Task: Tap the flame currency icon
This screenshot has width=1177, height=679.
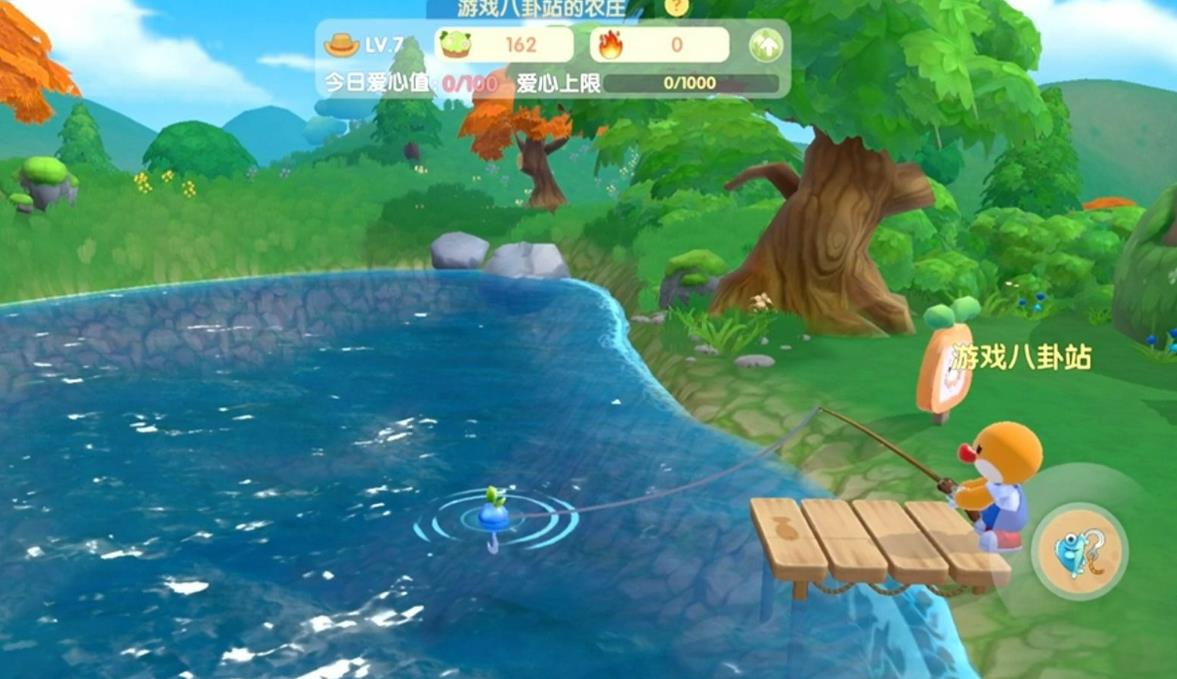Action: (x=609, y=45)
